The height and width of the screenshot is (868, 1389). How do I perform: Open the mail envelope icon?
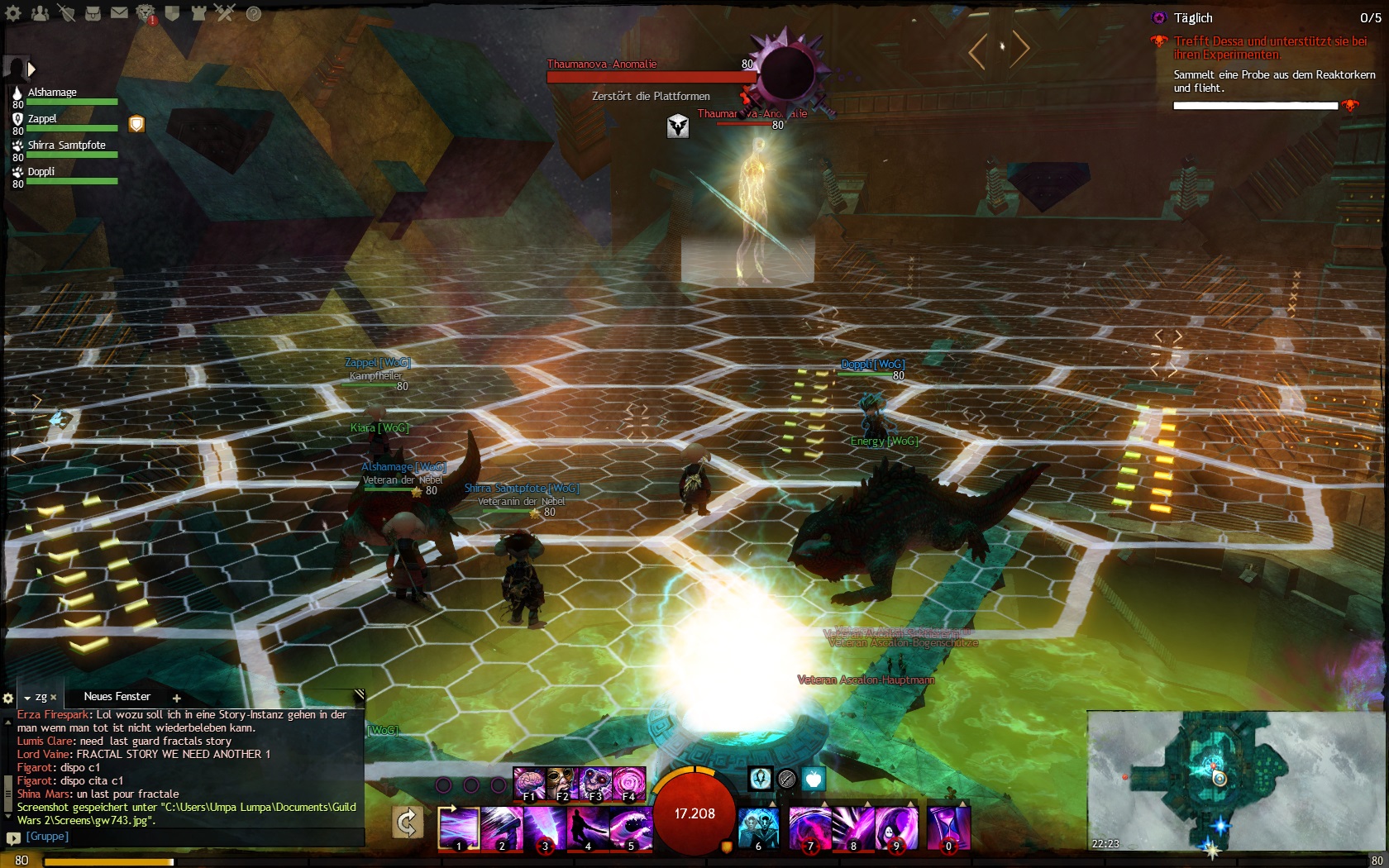120,12
